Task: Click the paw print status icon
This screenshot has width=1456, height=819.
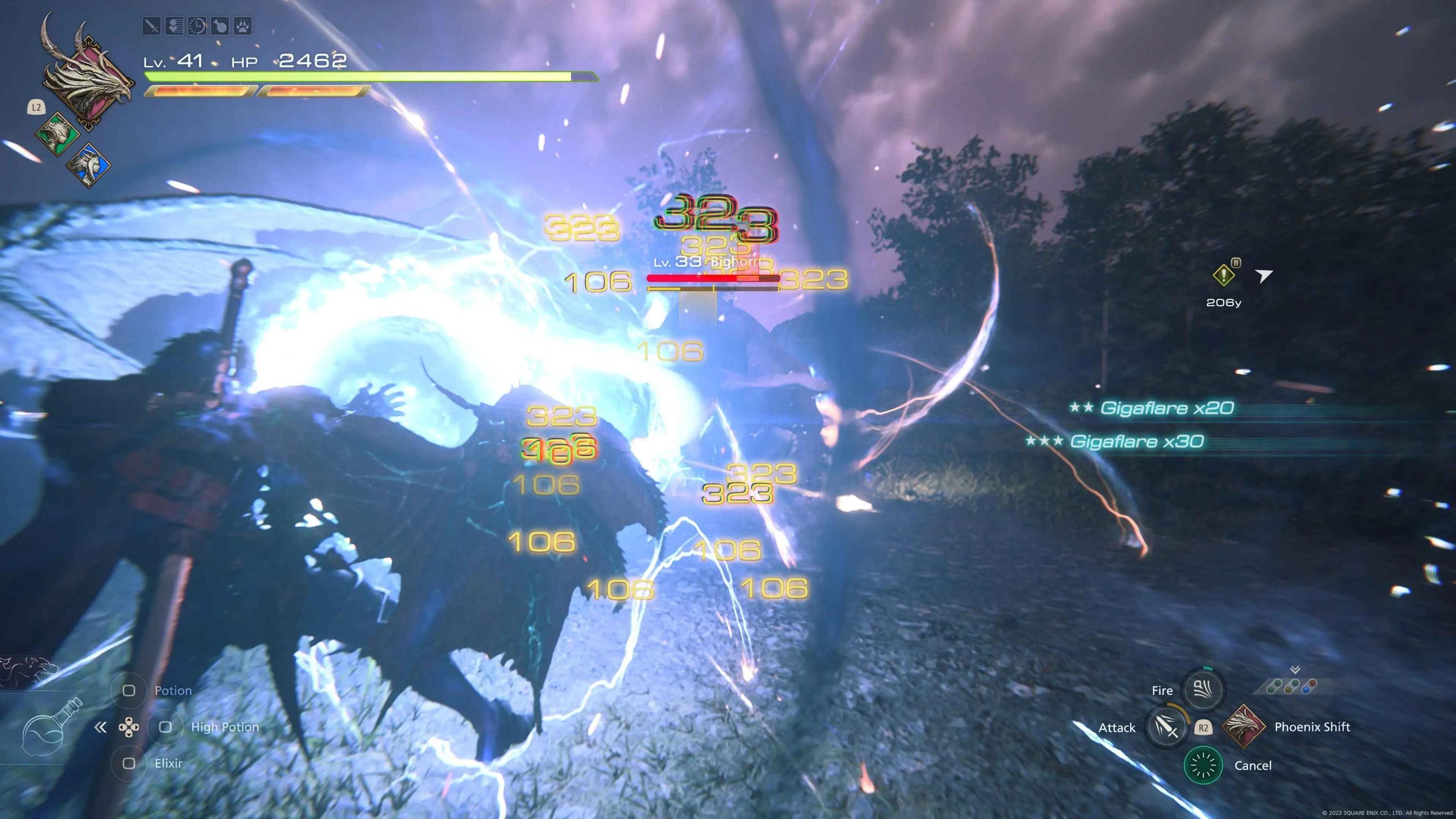Action: 243,26
